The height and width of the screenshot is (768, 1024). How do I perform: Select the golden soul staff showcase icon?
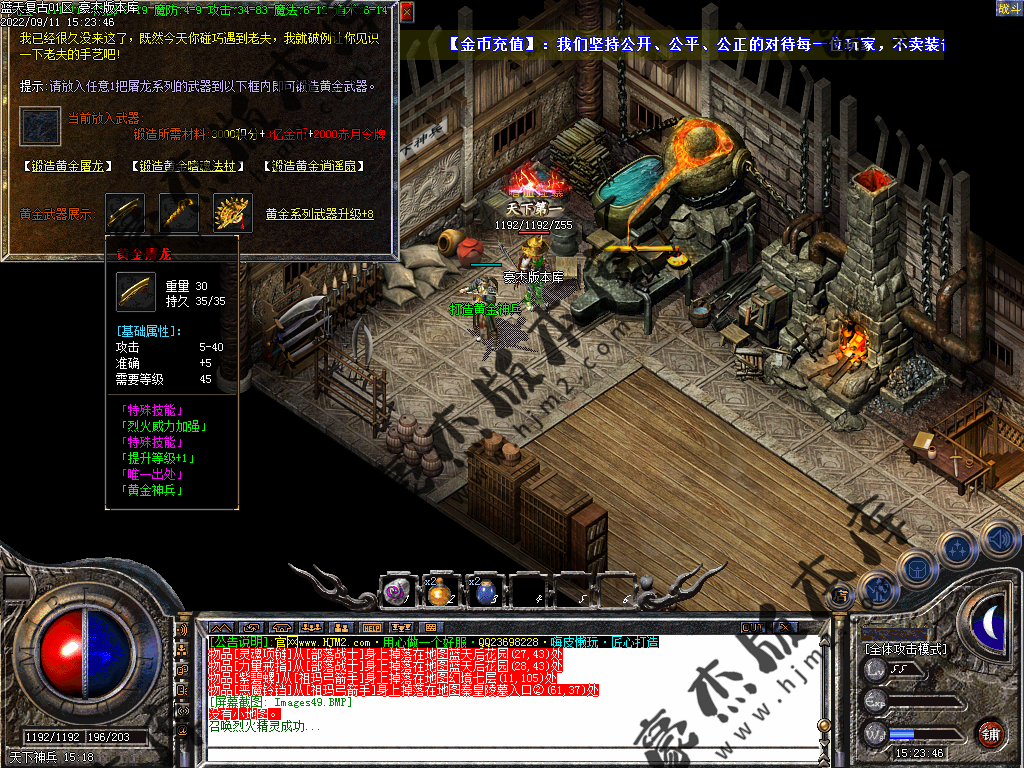point(179,212)
